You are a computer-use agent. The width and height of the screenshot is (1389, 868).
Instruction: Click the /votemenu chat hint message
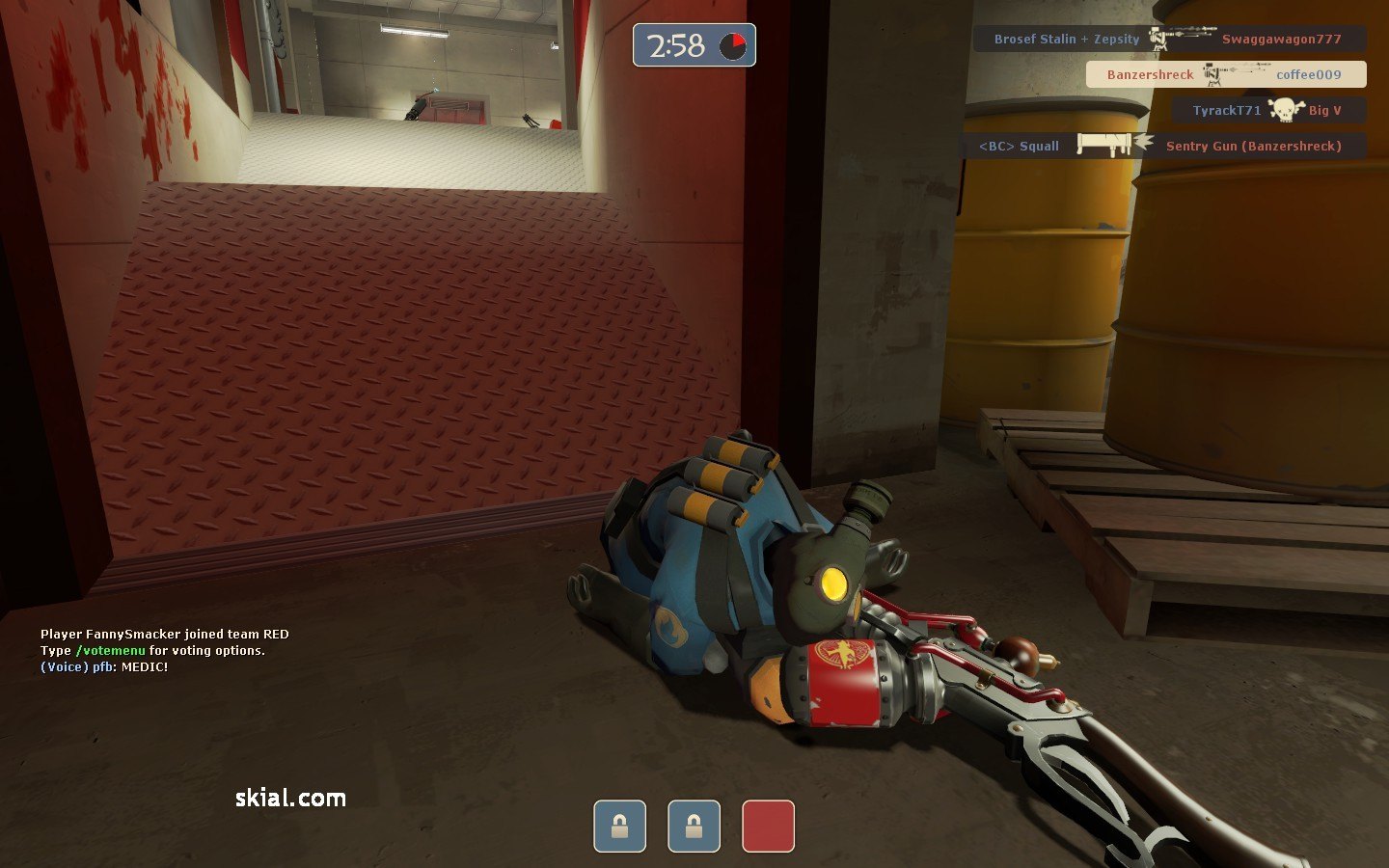pos(152,651)
